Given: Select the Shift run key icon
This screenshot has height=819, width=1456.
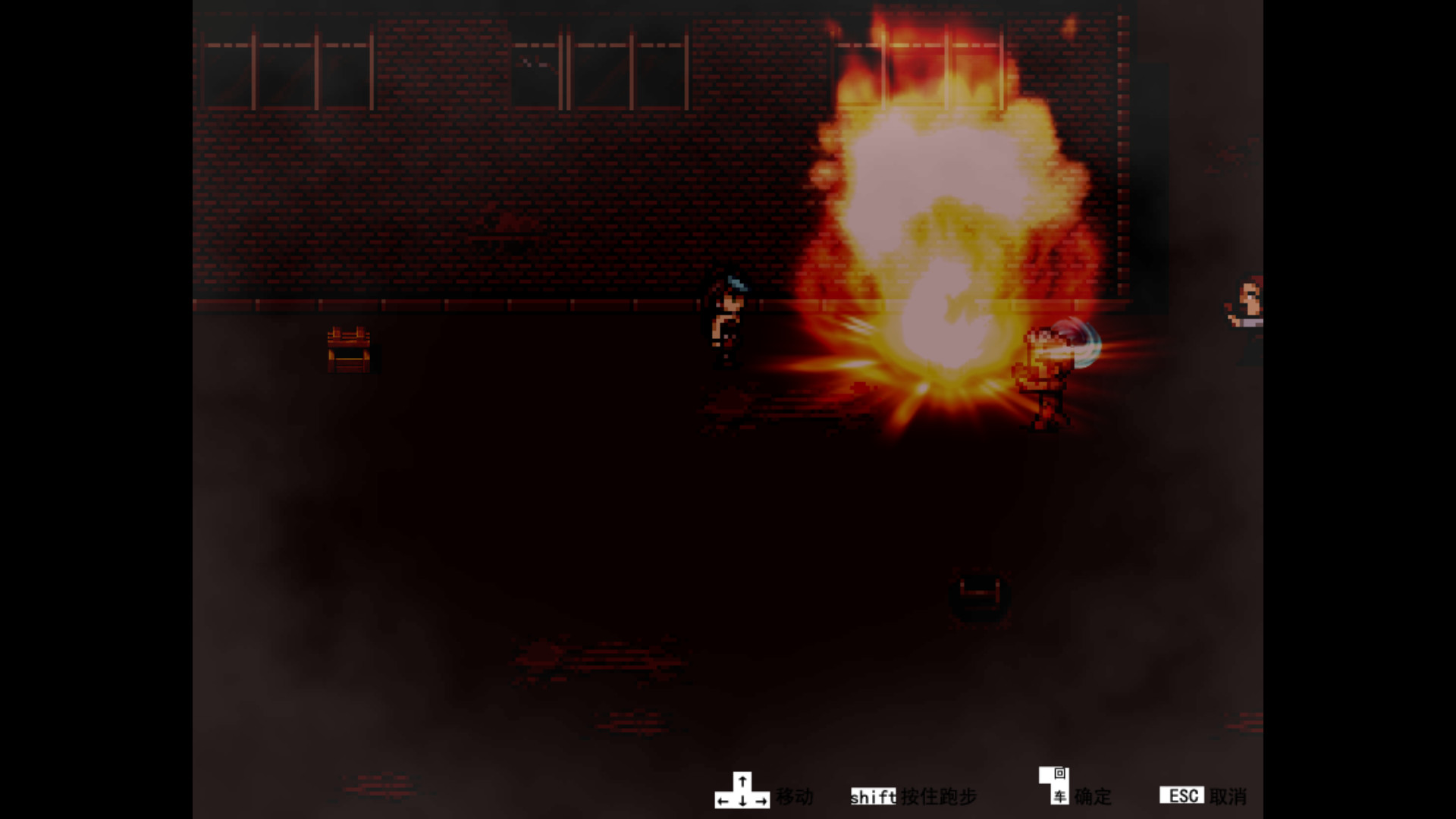Looking at the screenshot, I should click(874, 797).
